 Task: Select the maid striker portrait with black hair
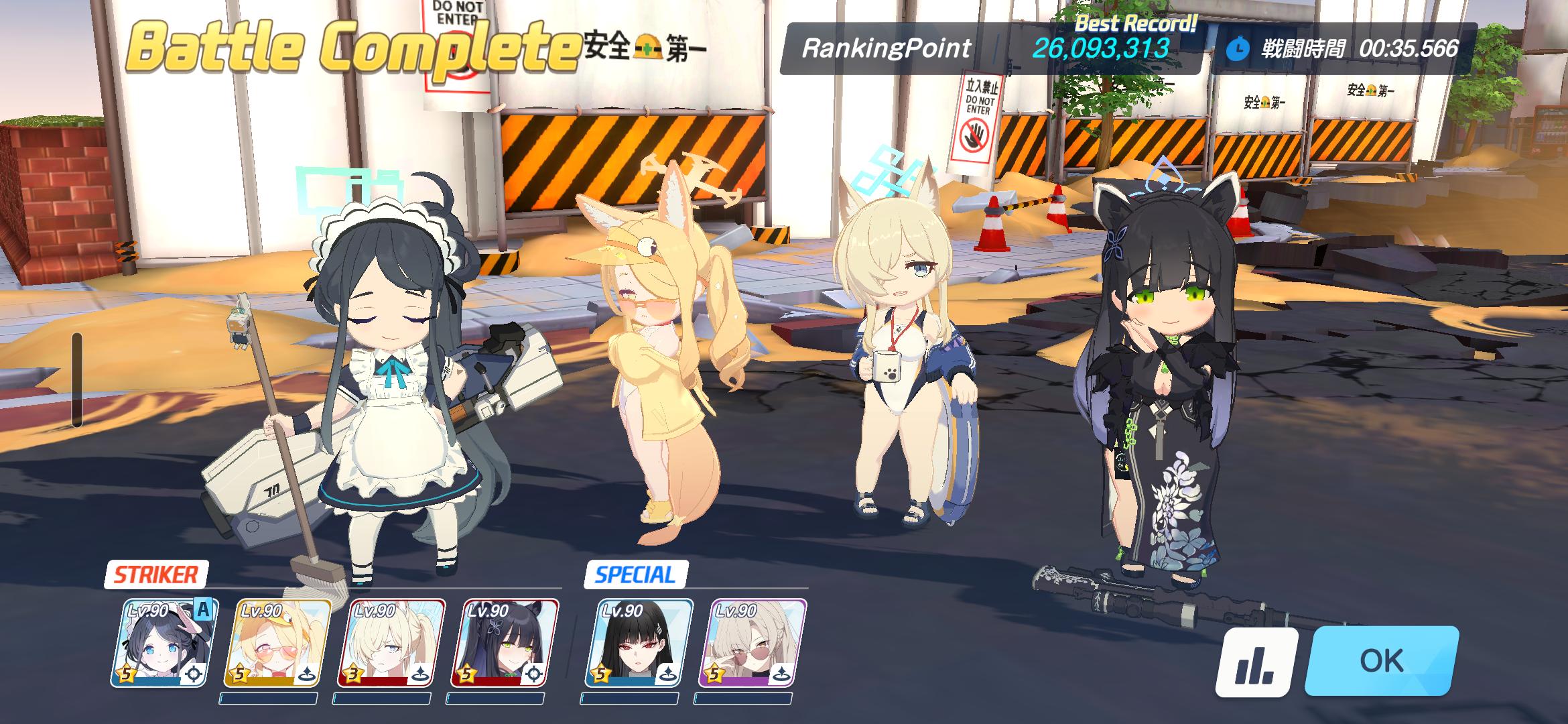tap(164, 644)
